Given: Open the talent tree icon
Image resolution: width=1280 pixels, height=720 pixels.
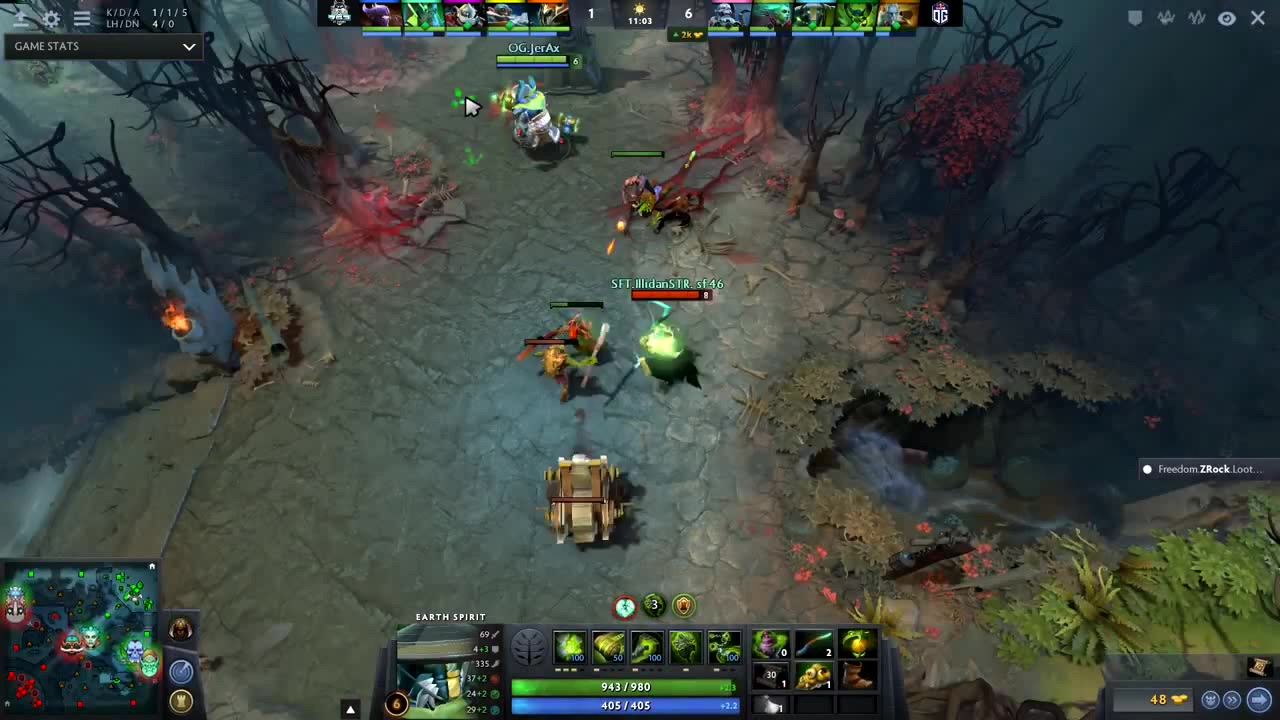Looking at the screenshot, I should pos(529,648).
